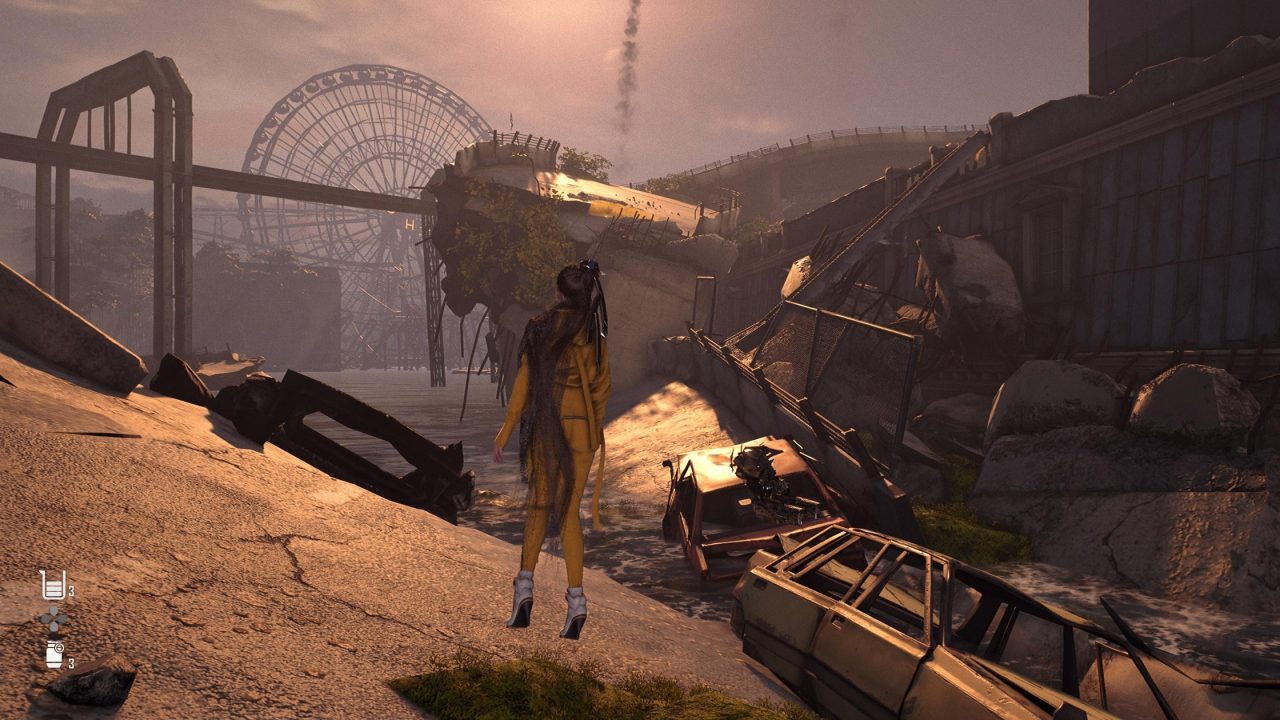Viewport: 1280px width, 720px height.
Task: Select the canister grenade item icon
Action: coord(54,655)
